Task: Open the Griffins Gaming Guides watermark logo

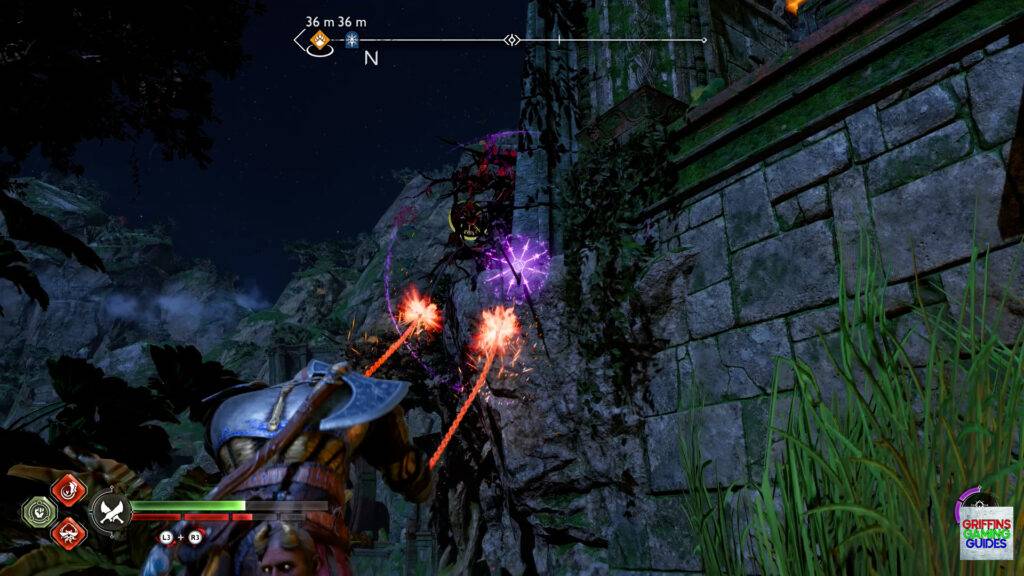Action: (986, 532)
